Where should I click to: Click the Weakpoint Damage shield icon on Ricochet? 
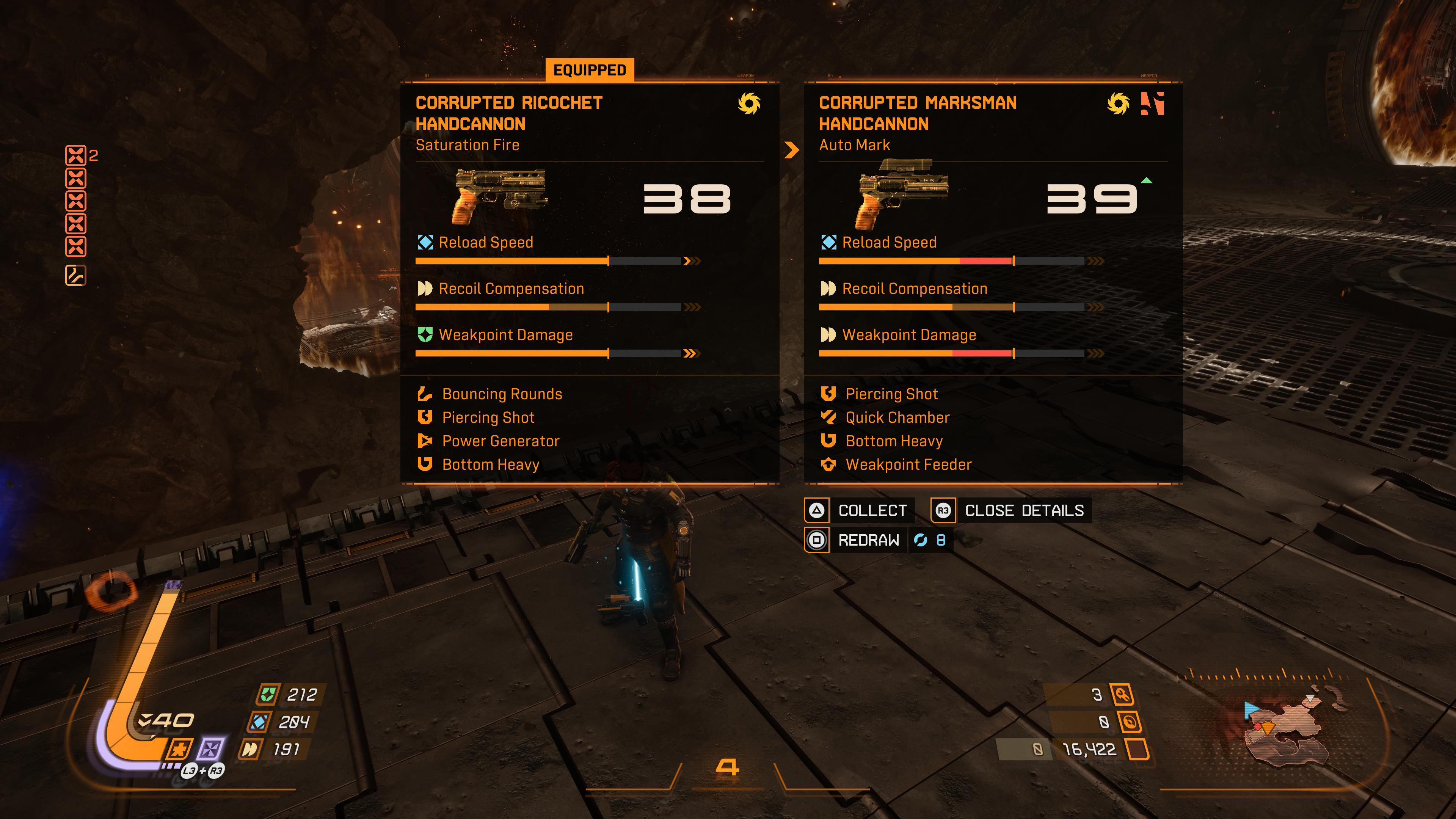tap(425, 334)
